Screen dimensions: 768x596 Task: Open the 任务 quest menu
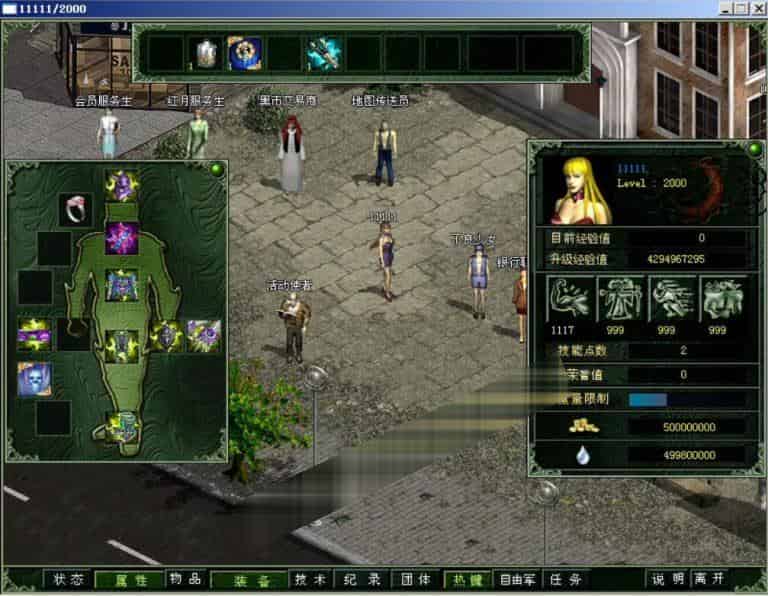pos(566,579)
